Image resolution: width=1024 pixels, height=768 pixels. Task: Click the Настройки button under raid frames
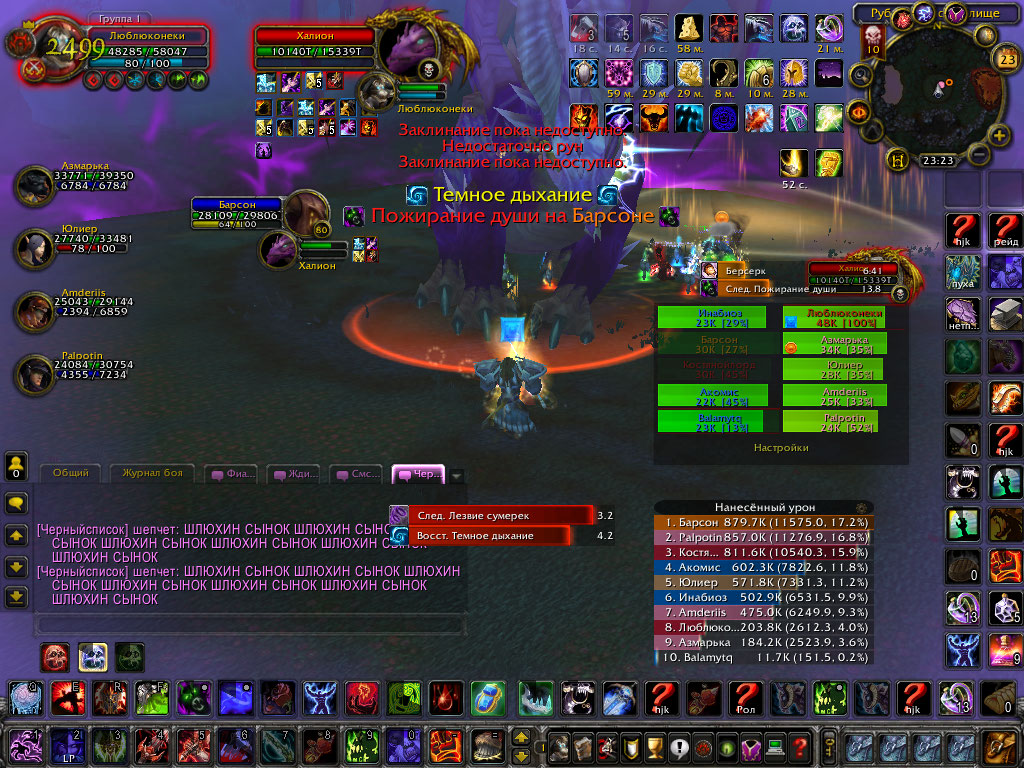click(781, 448)
